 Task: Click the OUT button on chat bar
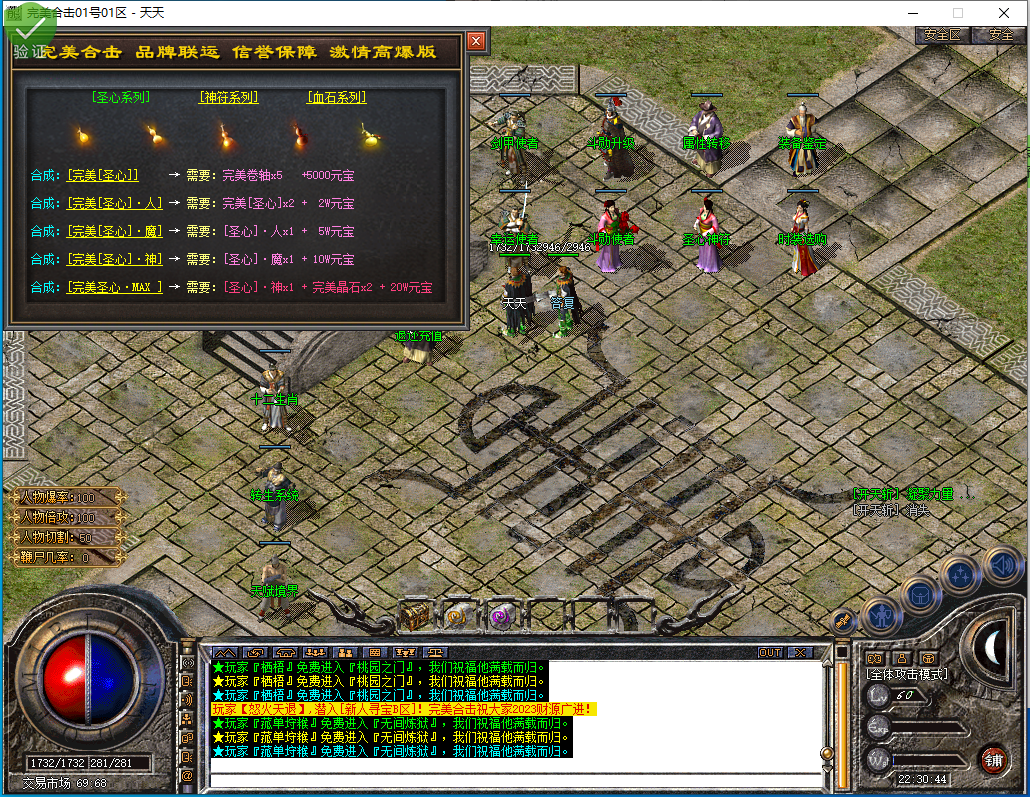(x=769, y=652)
